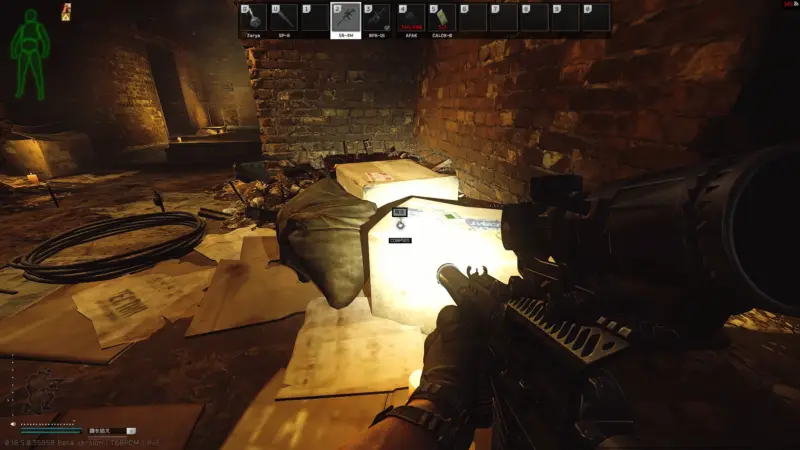
Task: Select the highlighted SR-3M rifle slot
Action: [345, 19]
